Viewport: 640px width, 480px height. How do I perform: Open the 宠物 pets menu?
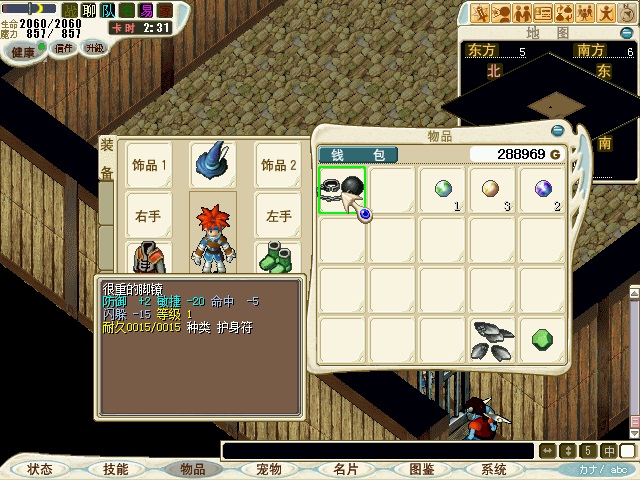point(269,469)
